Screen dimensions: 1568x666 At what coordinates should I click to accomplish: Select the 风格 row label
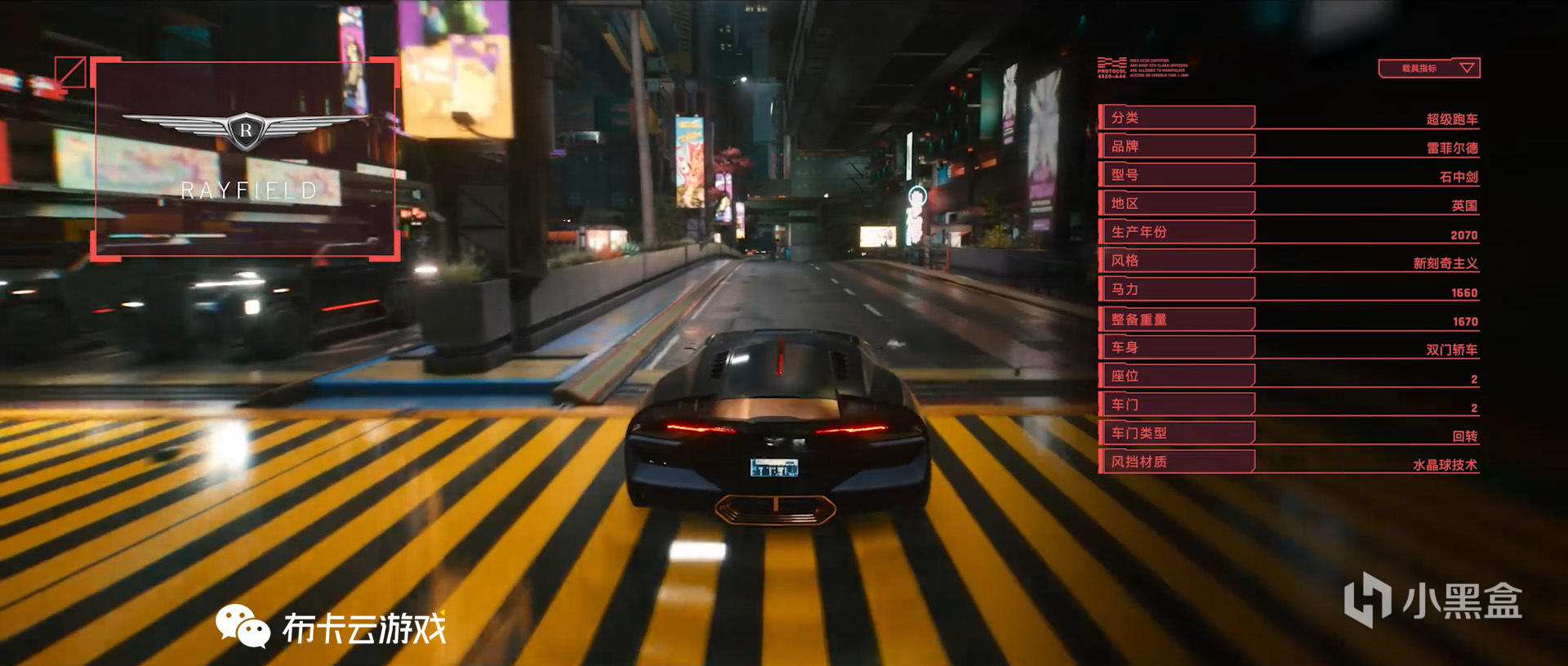pyautogui.click(x=1176, y=261)
